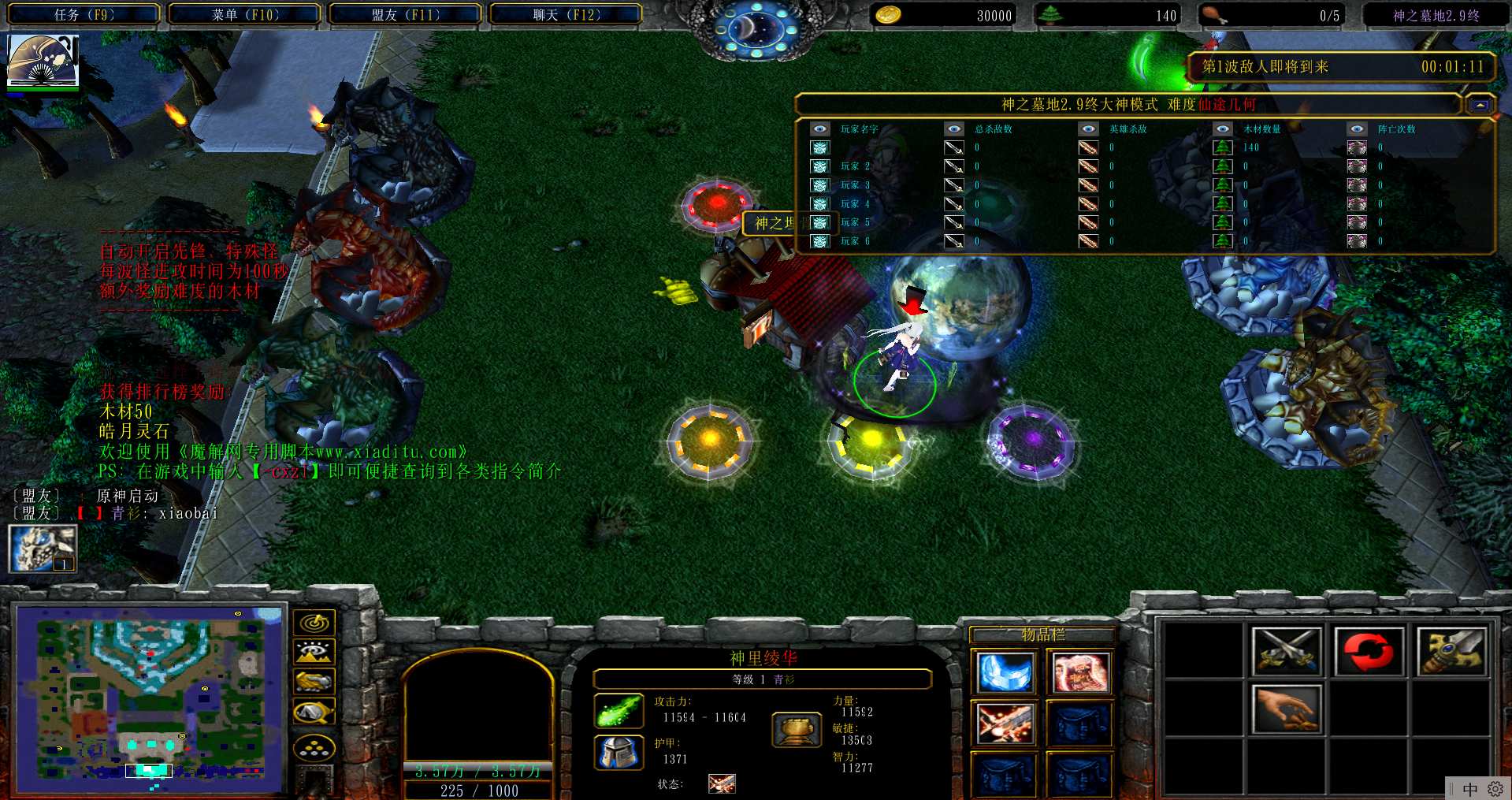The width and height of the screenshot is (1512, 800).
Task: Choose the crossed swords command
Action: (1285, 652)
